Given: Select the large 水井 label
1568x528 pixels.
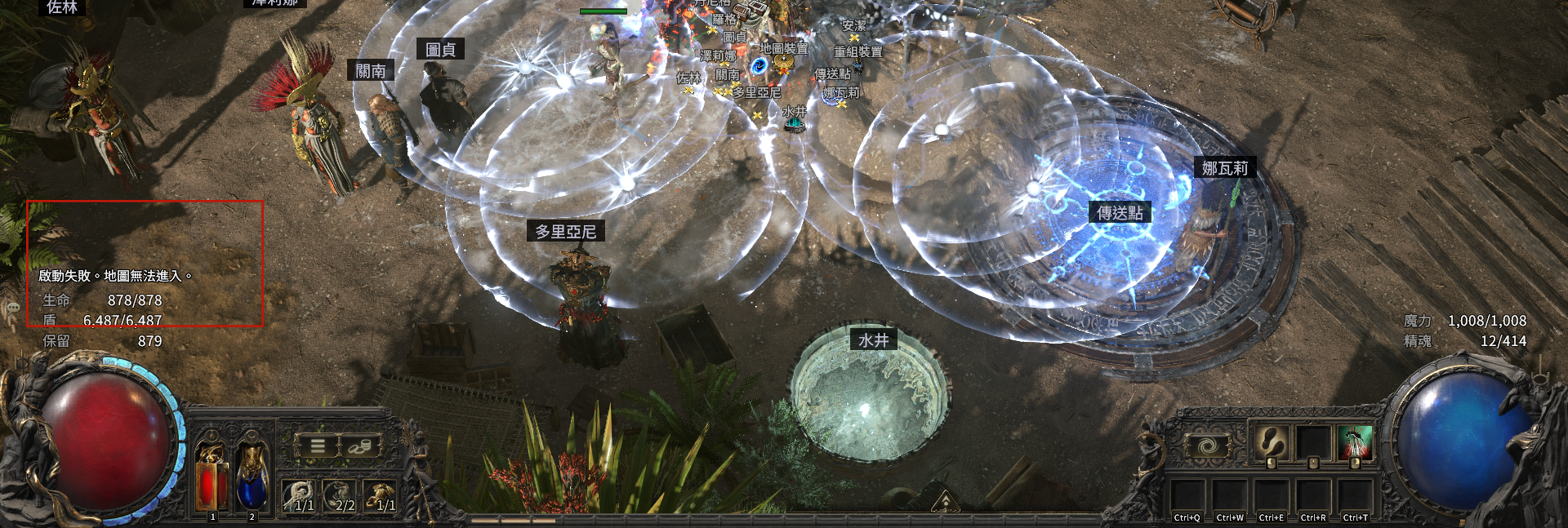Looking at the screenshot, I should 873,340.
